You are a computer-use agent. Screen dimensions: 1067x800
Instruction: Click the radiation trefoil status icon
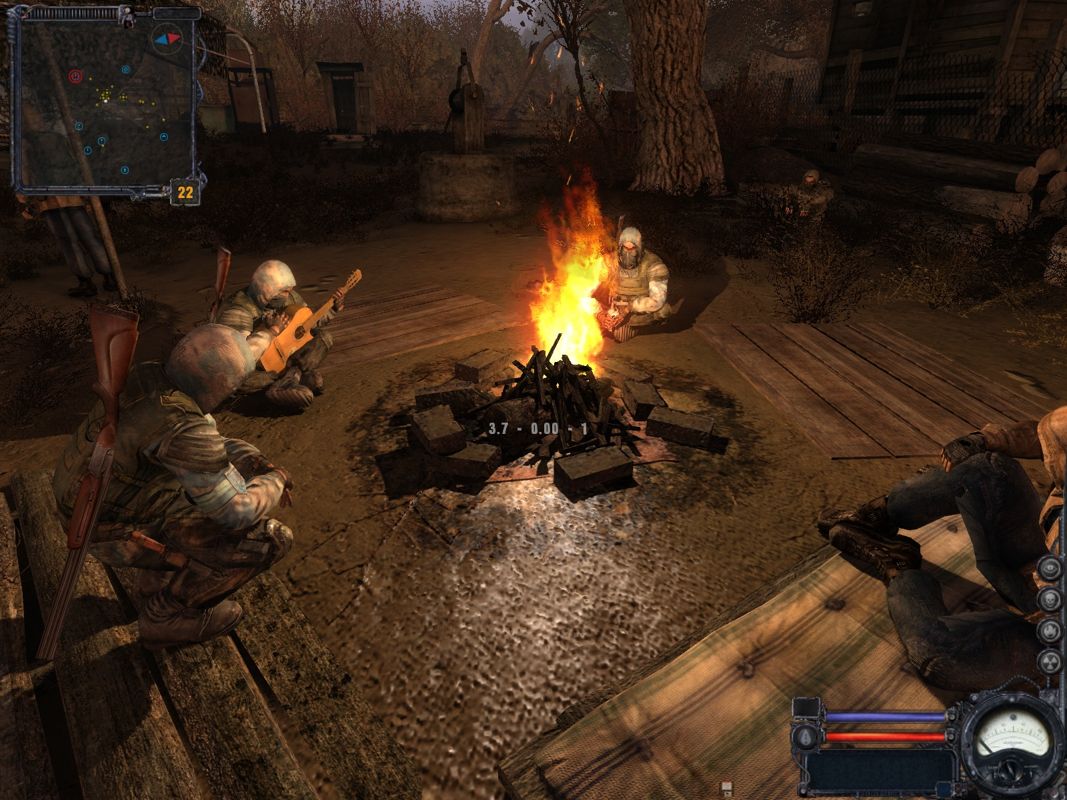1049,662
